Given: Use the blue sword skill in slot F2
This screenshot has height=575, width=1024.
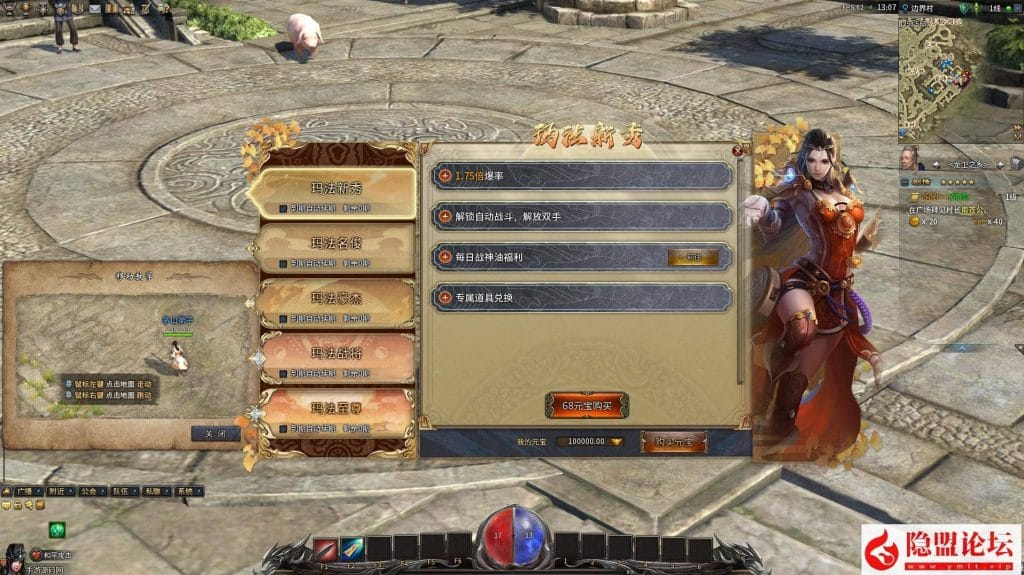Looking at the screenshot, I should point(351,548).
